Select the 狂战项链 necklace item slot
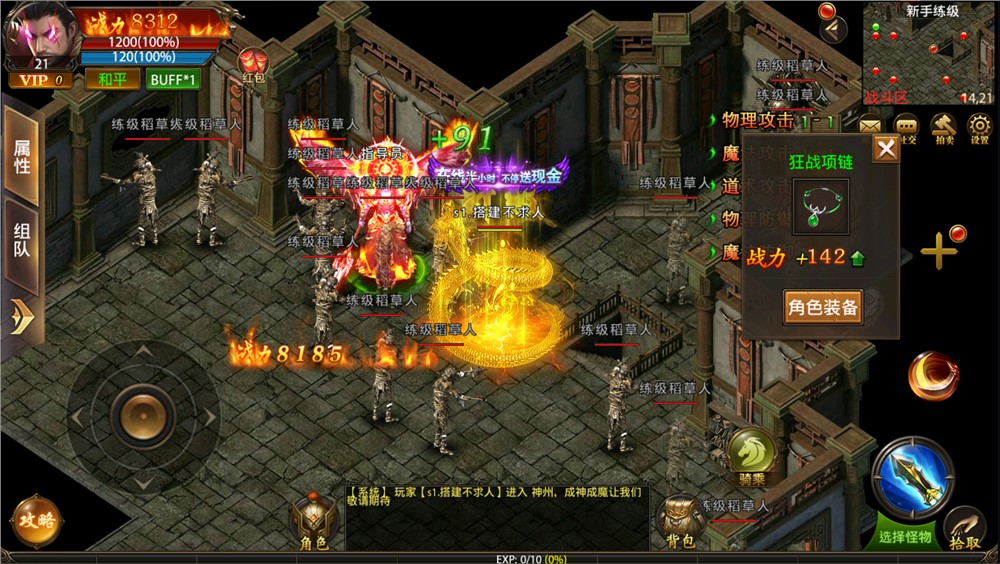The height and width of the screenshot is (564, 1000). 821,207
